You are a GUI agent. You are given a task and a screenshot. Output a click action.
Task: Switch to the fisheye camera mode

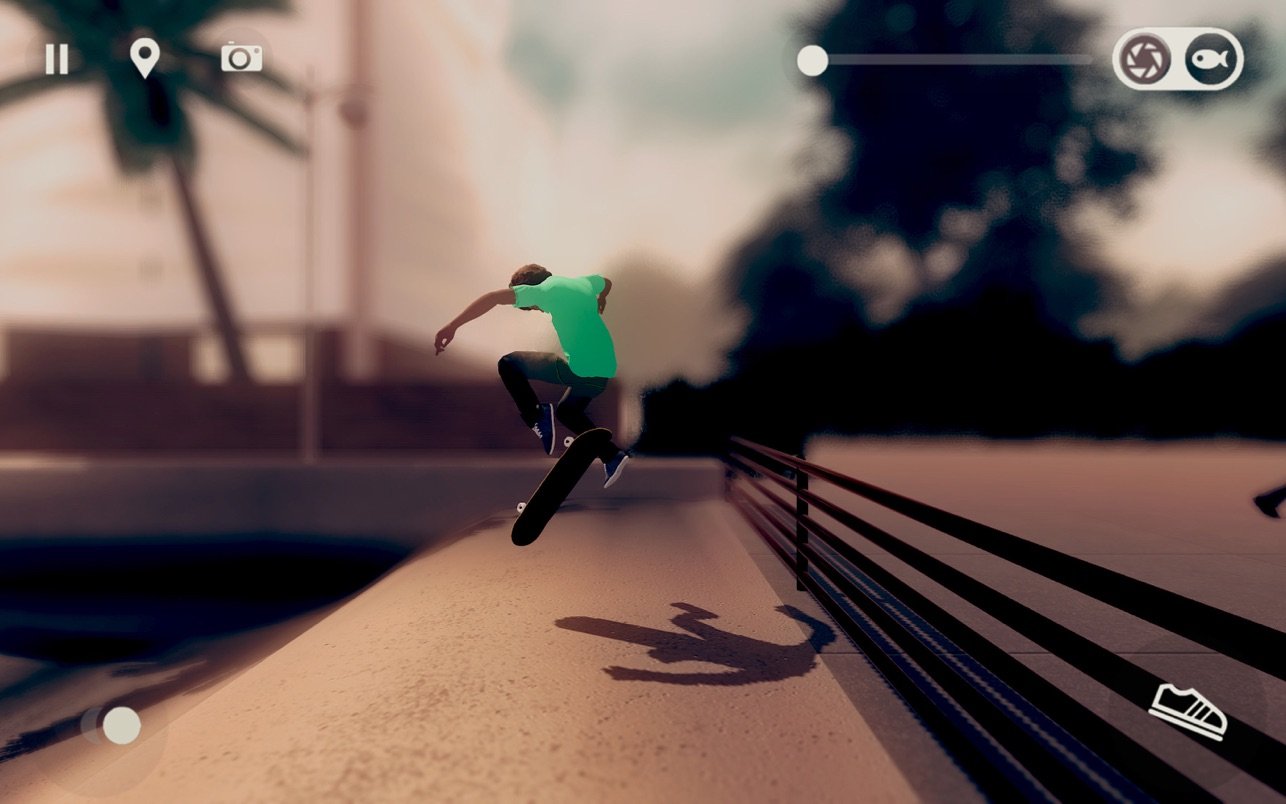[x=1207, y=60]
